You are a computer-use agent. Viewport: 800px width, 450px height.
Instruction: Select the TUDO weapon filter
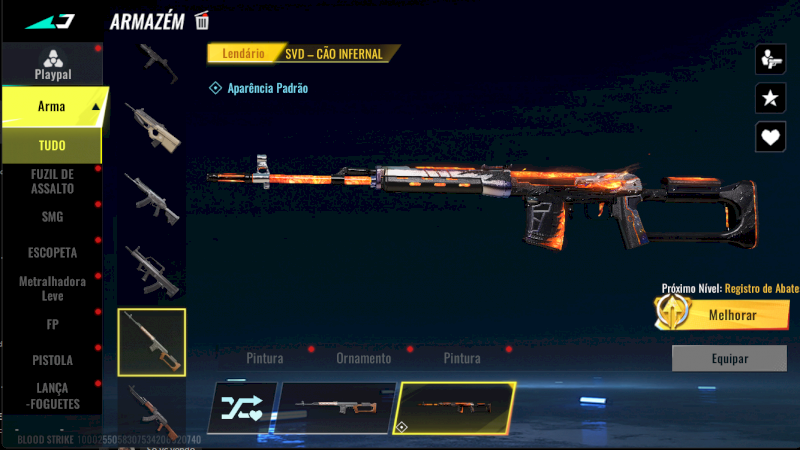pos(52,146)
